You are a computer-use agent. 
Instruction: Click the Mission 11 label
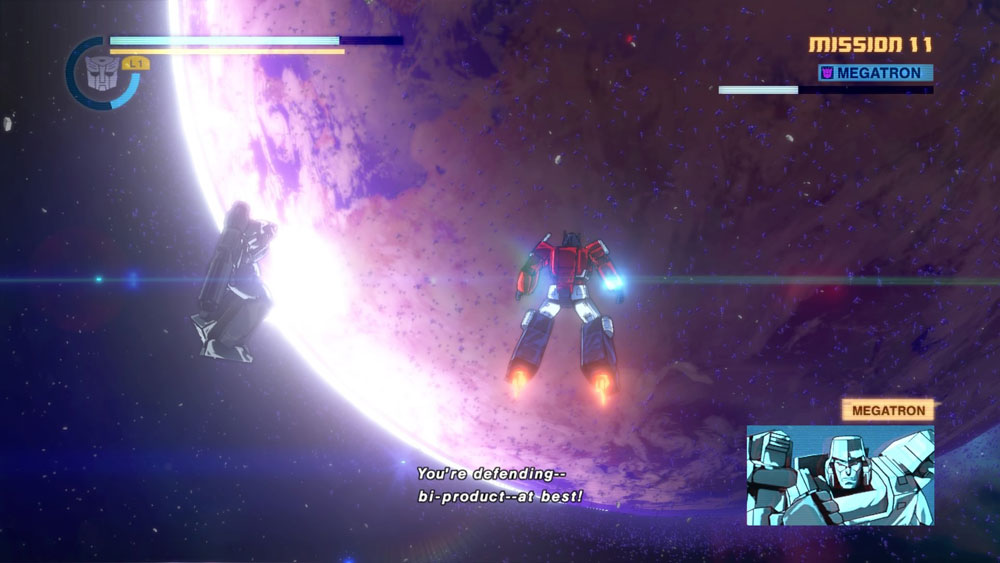tap(870, 45)
